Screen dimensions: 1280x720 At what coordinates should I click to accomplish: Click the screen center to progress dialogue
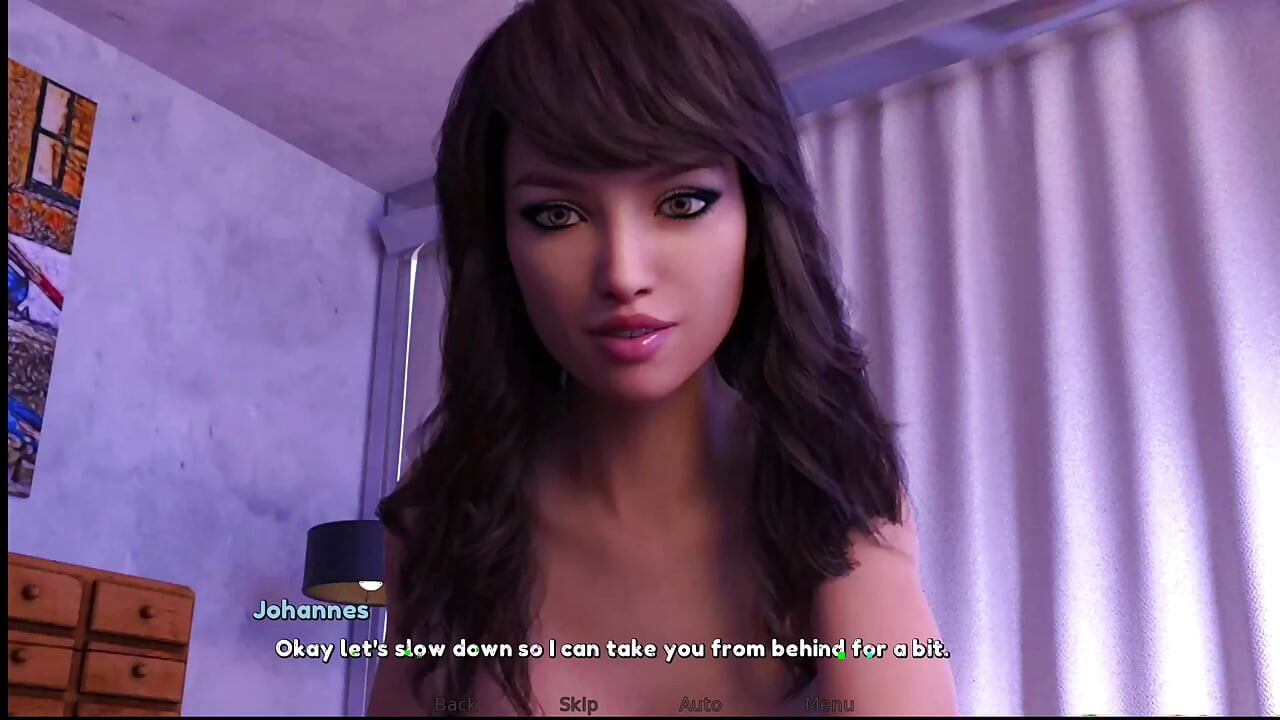[x=640, y=360]
